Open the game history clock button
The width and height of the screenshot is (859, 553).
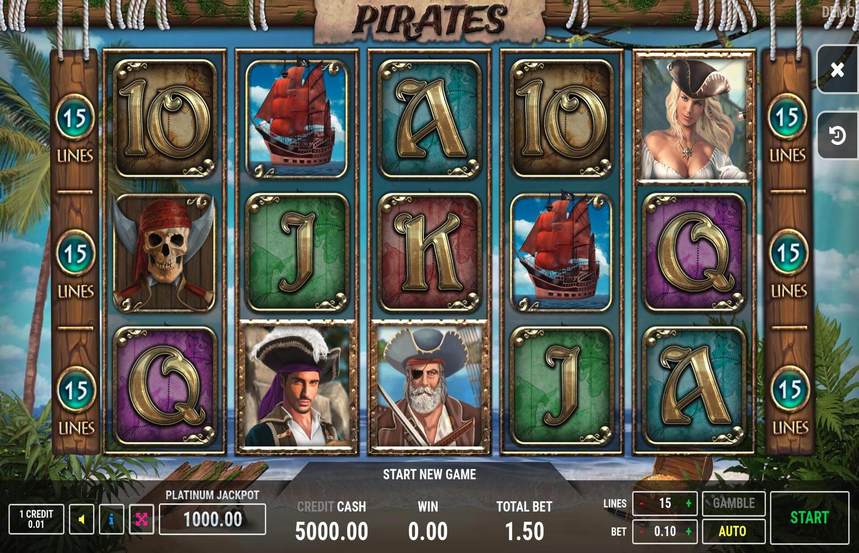point(837,134)
